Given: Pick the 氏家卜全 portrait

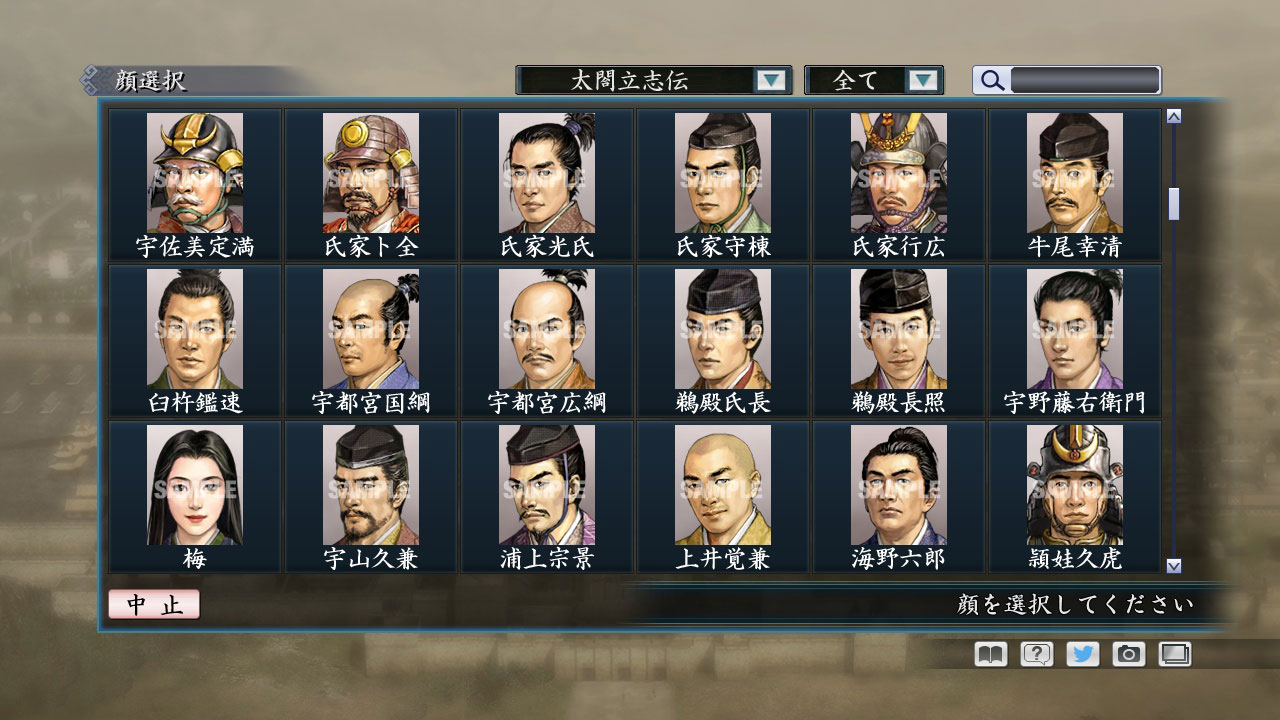Looking at the screenshot, I should [371, 175].
